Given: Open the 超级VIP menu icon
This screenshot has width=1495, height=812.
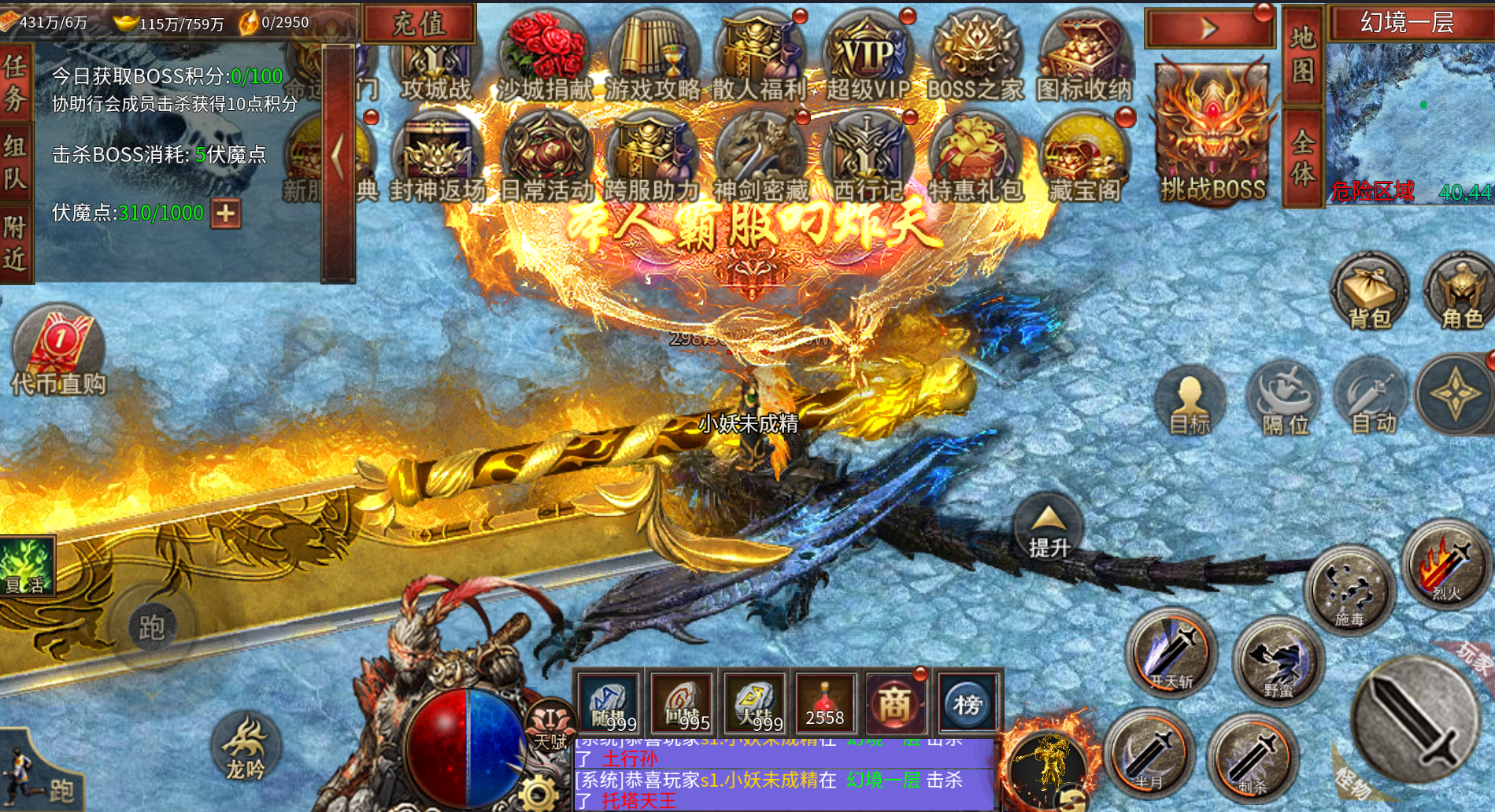Looking at the screenshot, I should [x=868, y=60].
